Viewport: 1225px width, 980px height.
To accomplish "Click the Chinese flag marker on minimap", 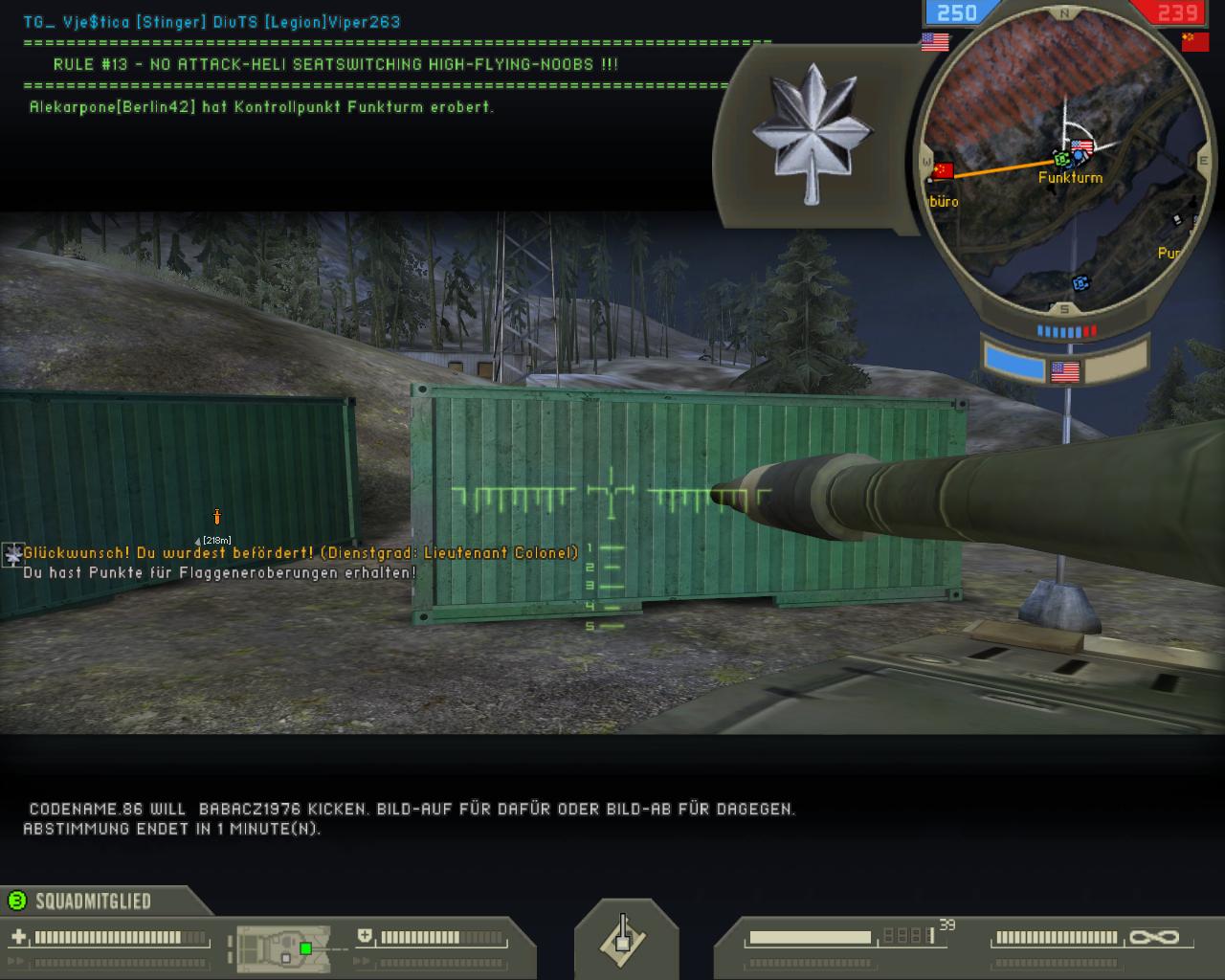I will (944, 171).
